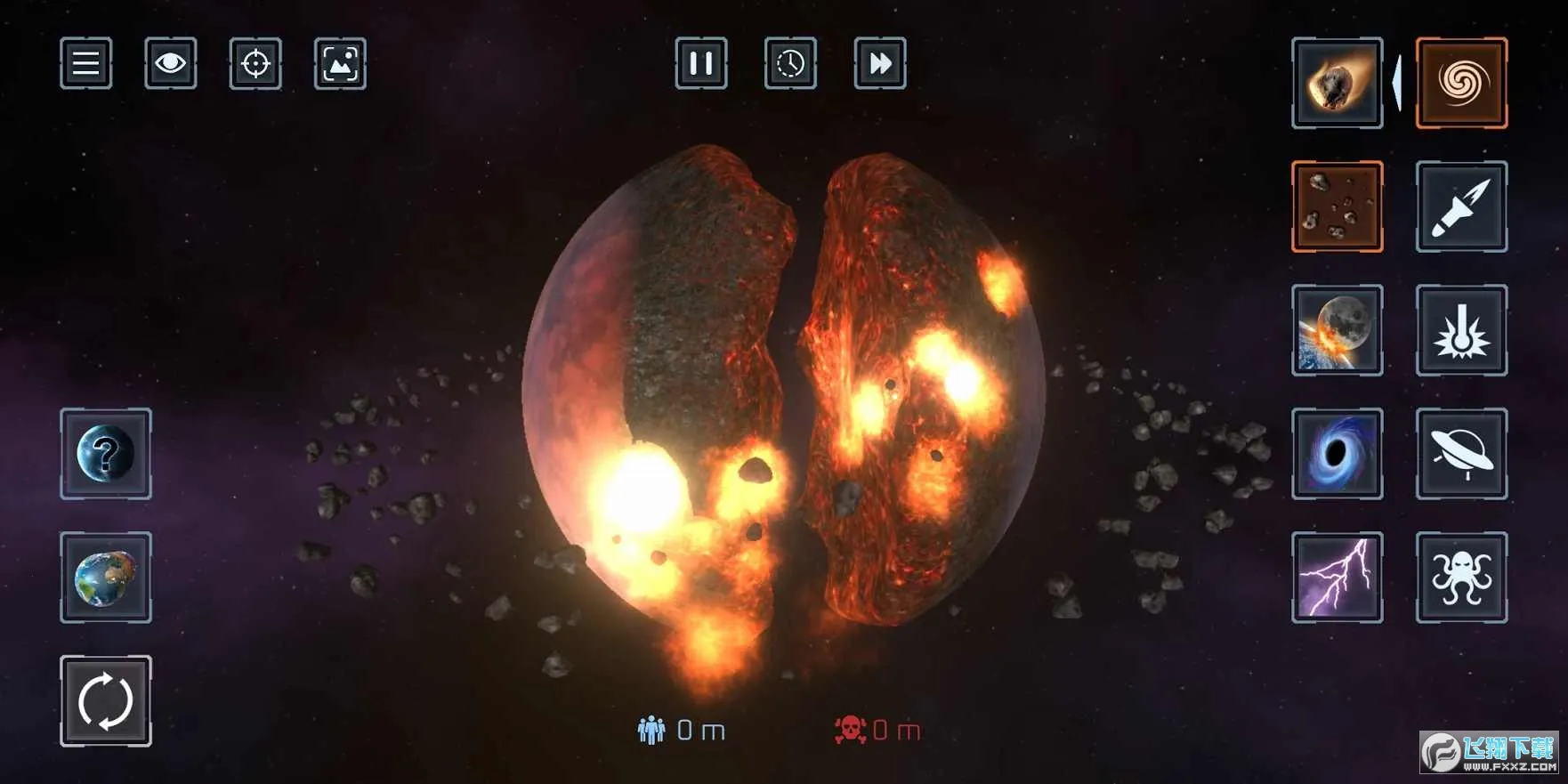Restart the planet with the reset button
This screenshot has height=784, width=1568.
pyautogui.click(x=105, y=699)
